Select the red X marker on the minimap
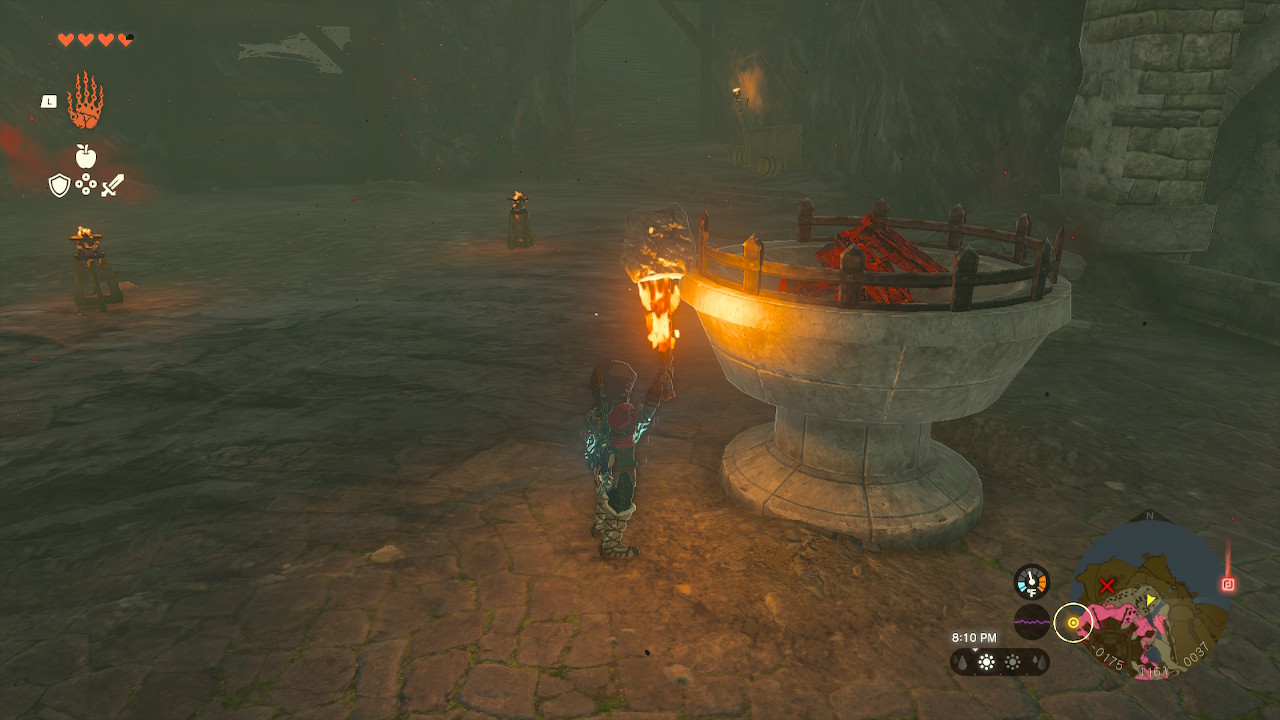 (x=1106, y=583)
